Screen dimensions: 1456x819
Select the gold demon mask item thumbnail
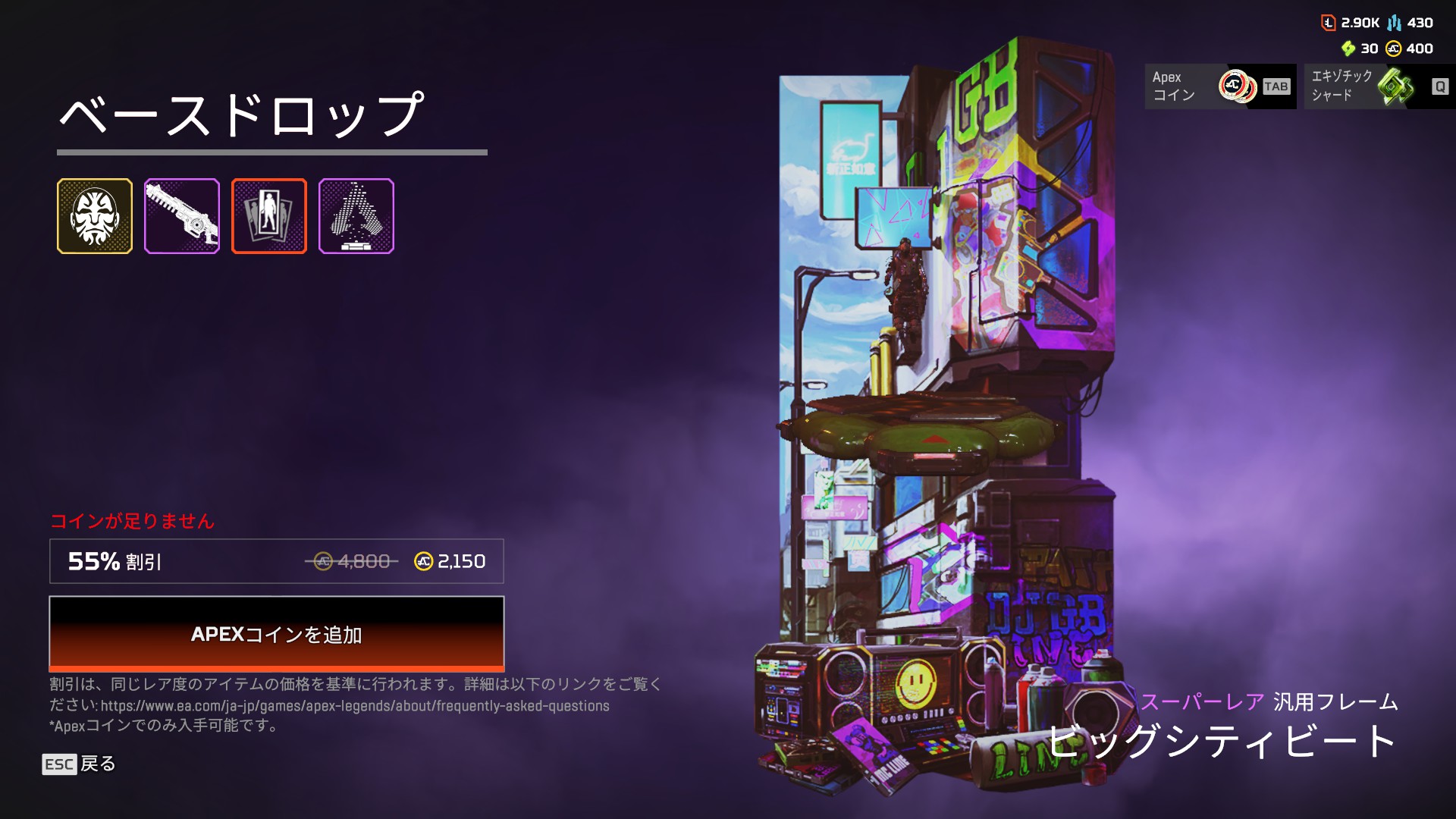pyautogui.click(x=95, y=216)
